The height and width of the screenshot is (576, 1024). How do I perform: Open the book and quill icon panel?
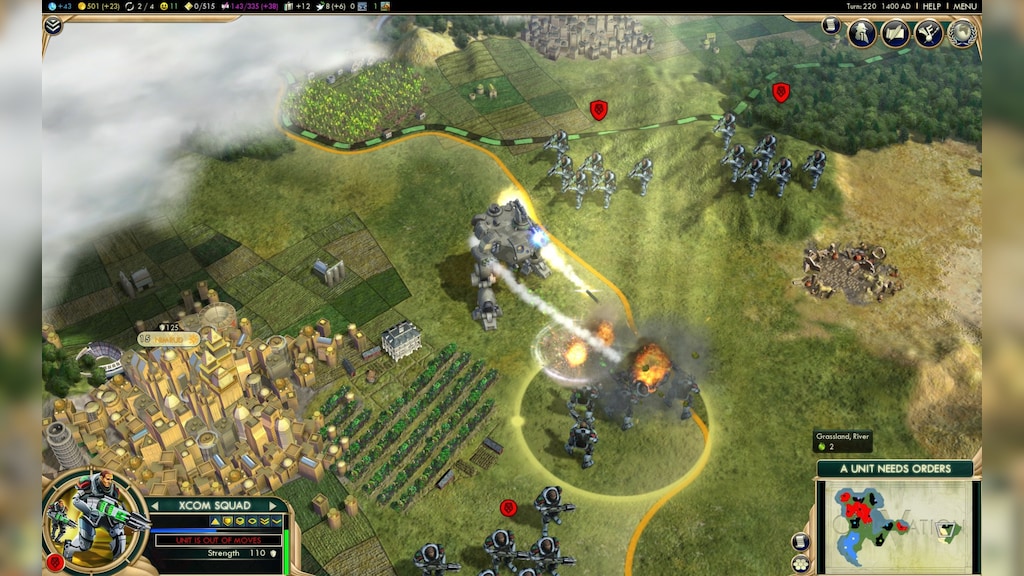click(x=895, y=33)
